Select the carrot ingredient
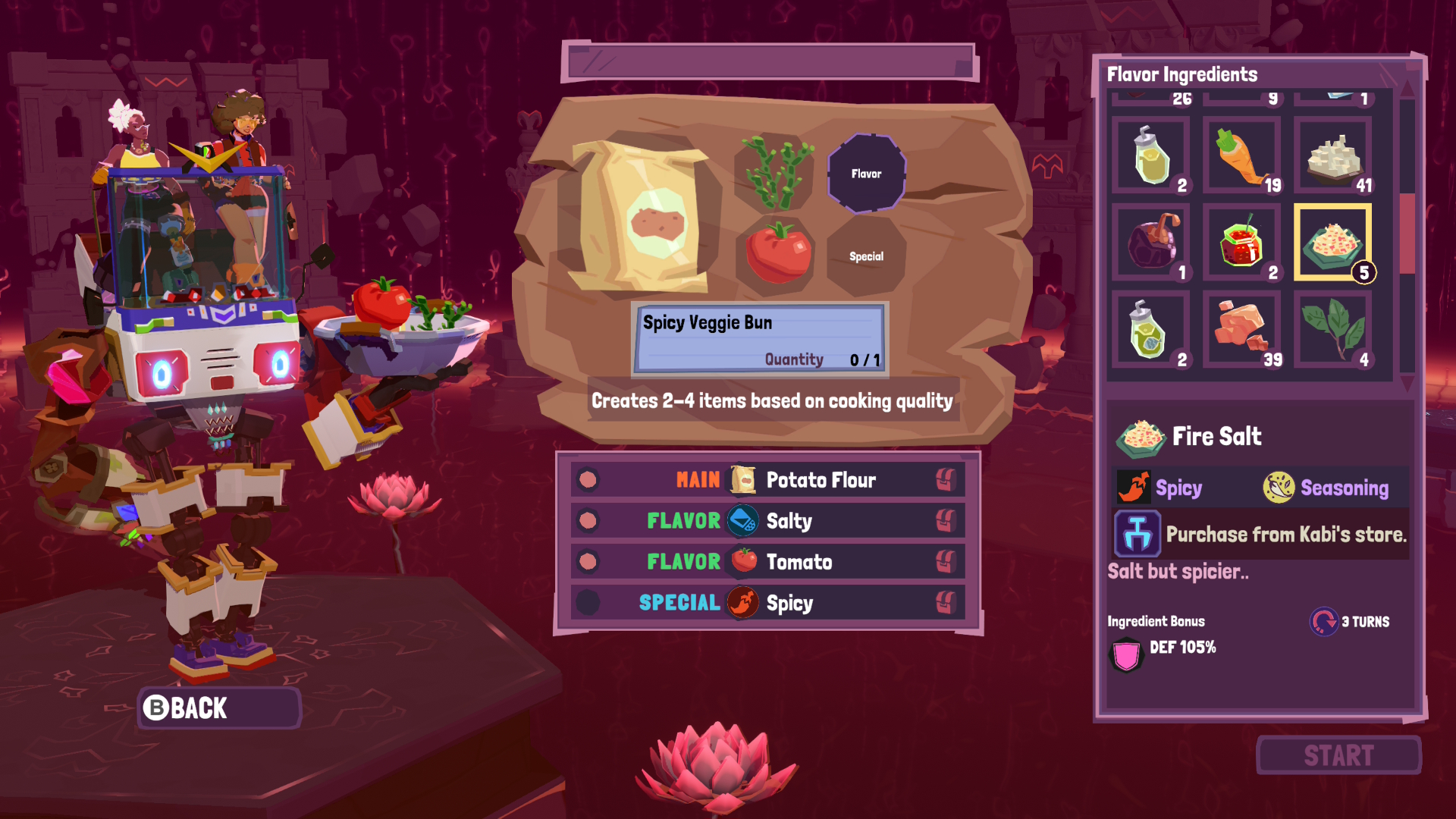This screenshot has width=1456, height=819. (1241, 155)
